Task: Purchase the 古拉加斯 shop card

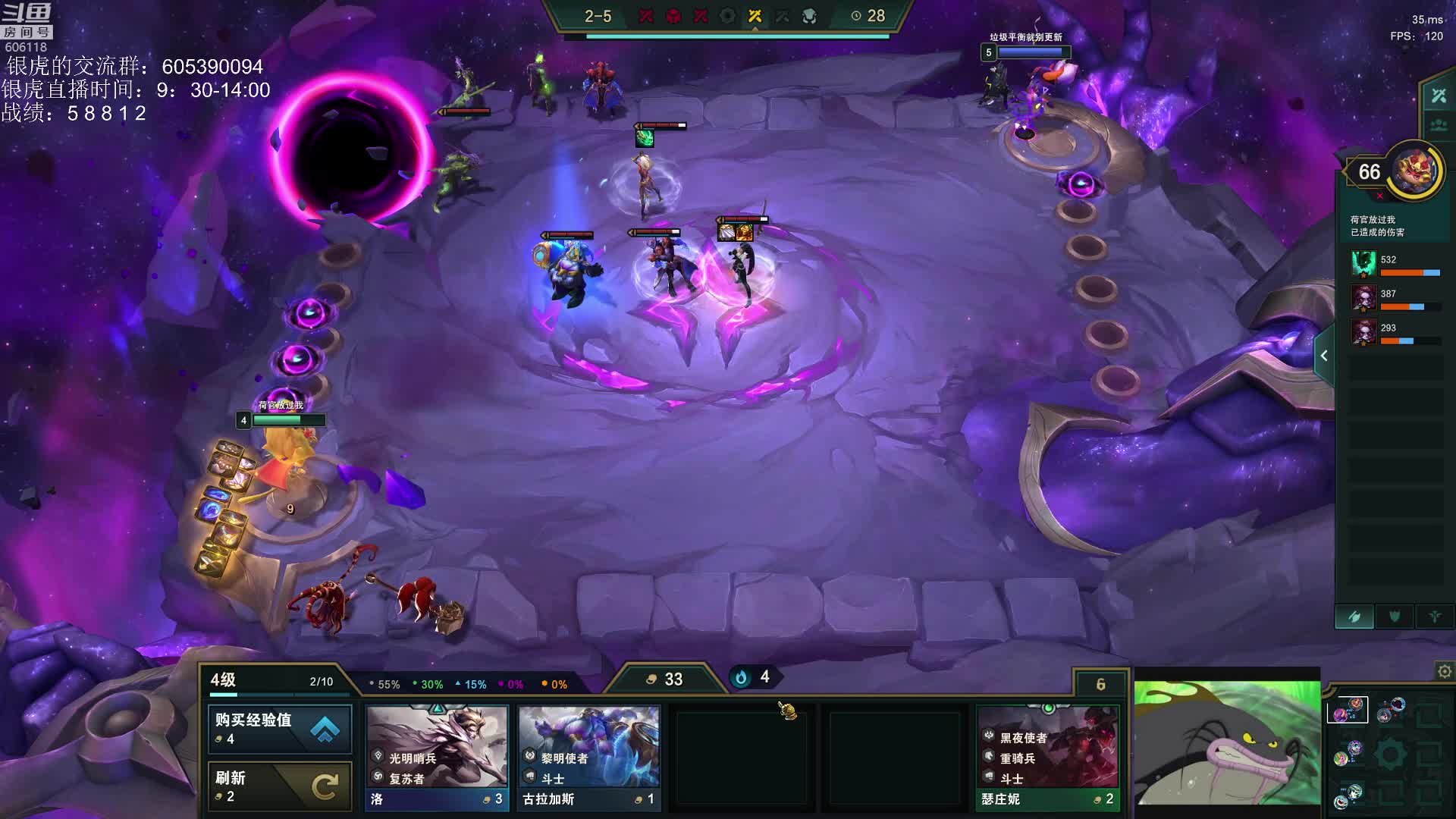Action: pyautogui.click(x=589, y=758)
